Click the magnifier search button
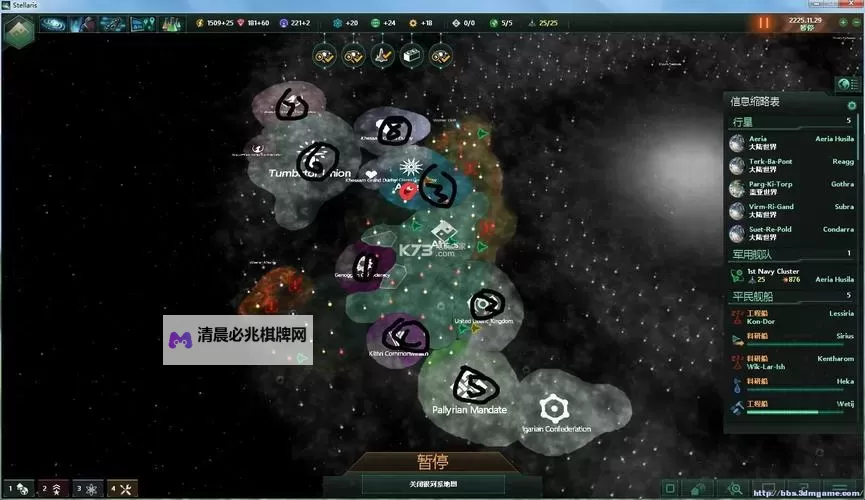The height and width of the screenshot is (500, 865). pyautogui.click(x=736, y=489)
